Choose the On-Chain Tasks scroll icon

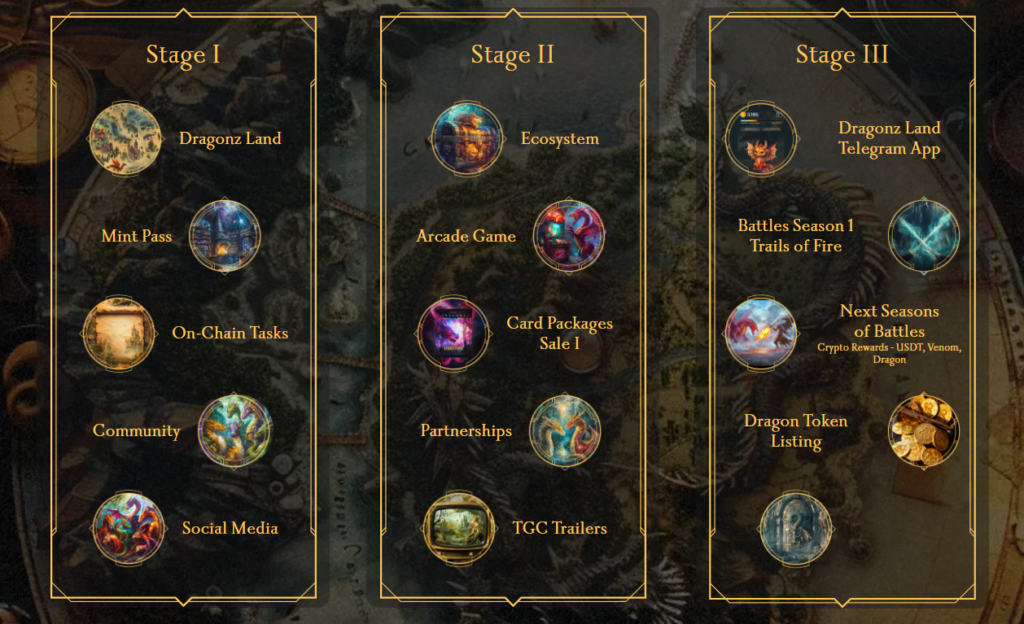(119, 333)
